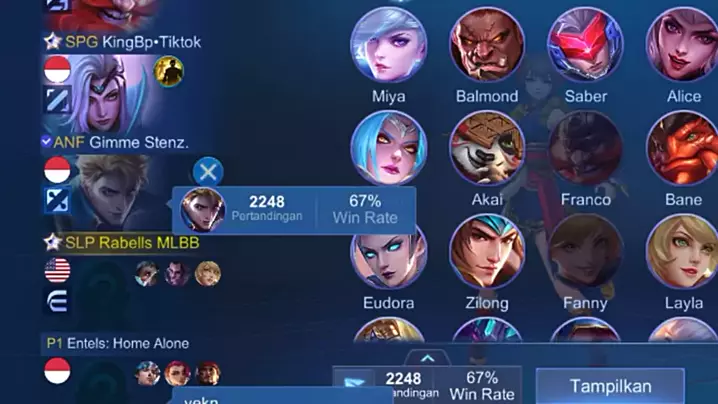Choose Balmond from the hero grid

coord(487,46)
